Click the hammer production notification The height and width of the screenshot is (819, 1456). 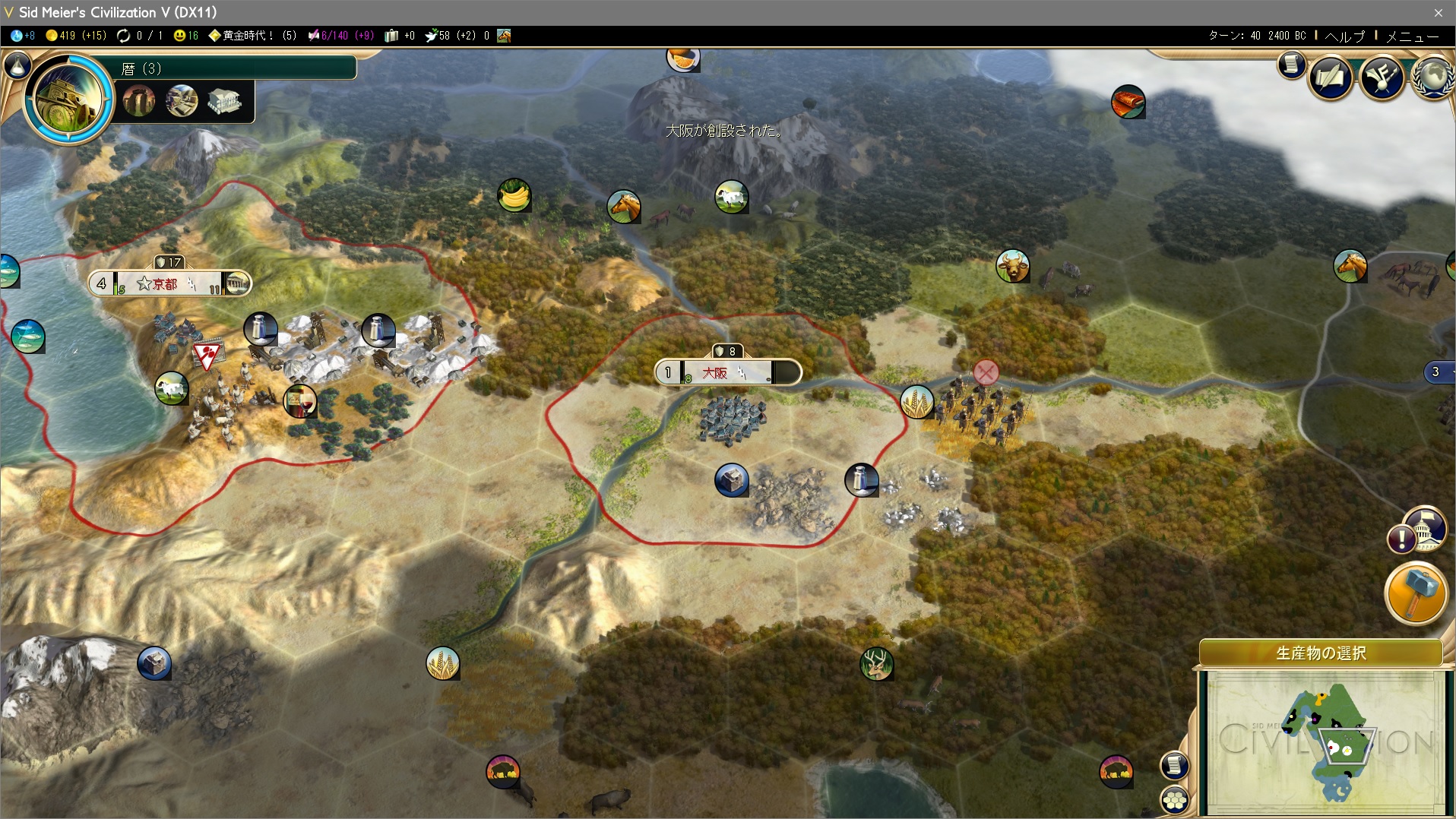[x=1416, y=593]
